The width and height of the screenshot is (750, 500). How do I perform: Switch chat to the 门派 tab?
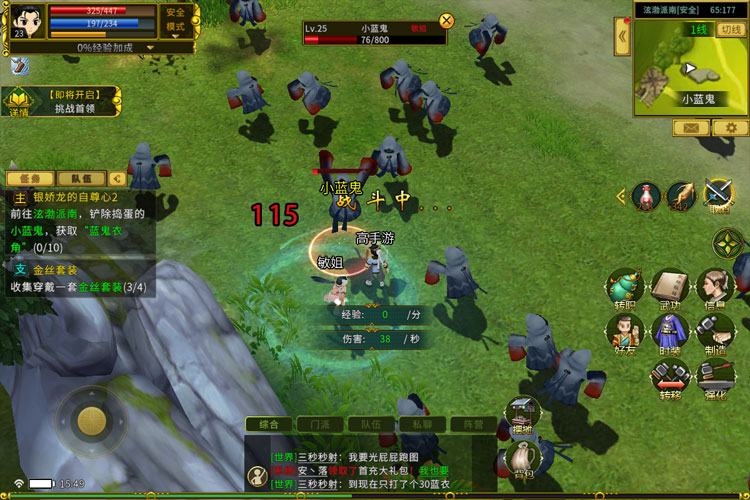coord(320,424)
